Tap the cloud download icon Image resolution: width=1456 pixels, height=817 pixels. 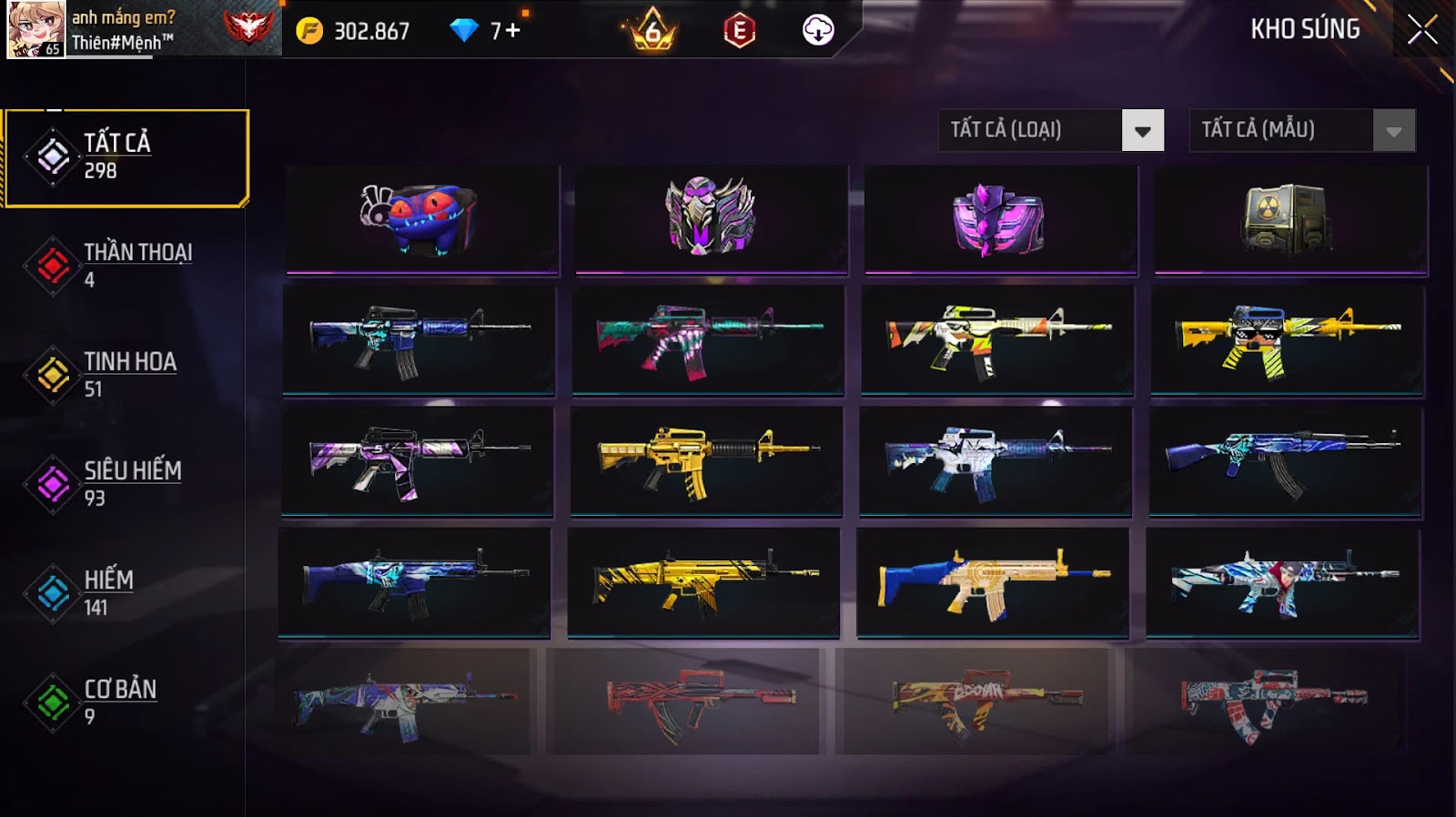tap(818, 30)
